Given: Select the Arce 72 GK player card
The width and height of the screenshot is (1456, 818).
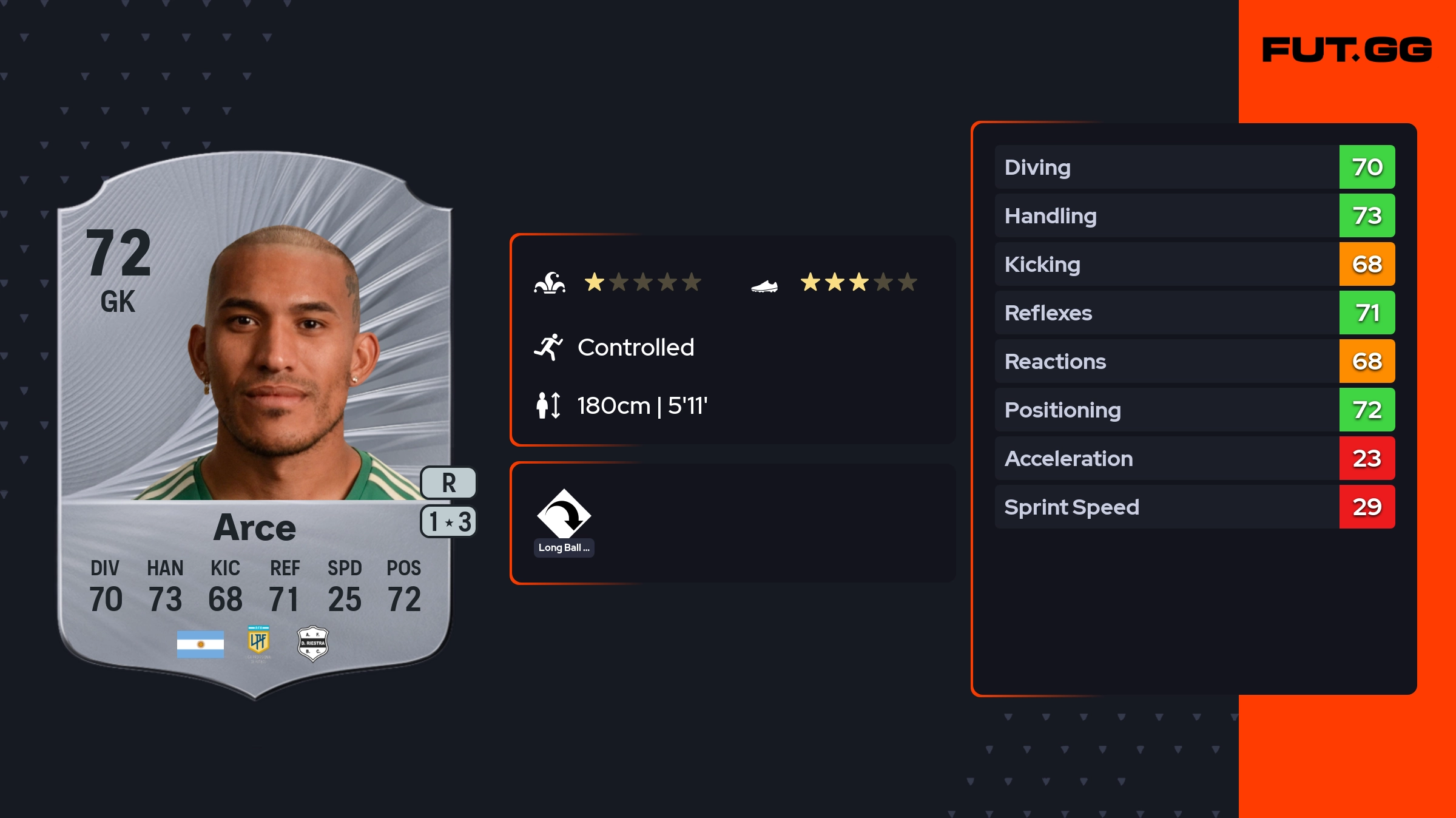Looking at the screenshot, I should pos(255,425).
